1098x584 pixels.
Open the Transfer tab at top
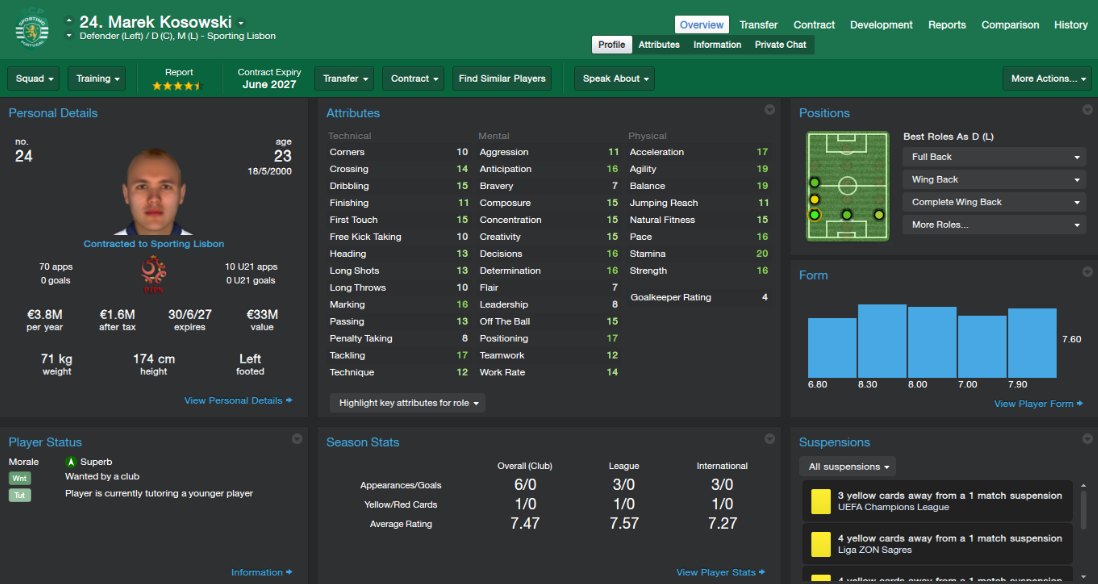tap(759, 25)
